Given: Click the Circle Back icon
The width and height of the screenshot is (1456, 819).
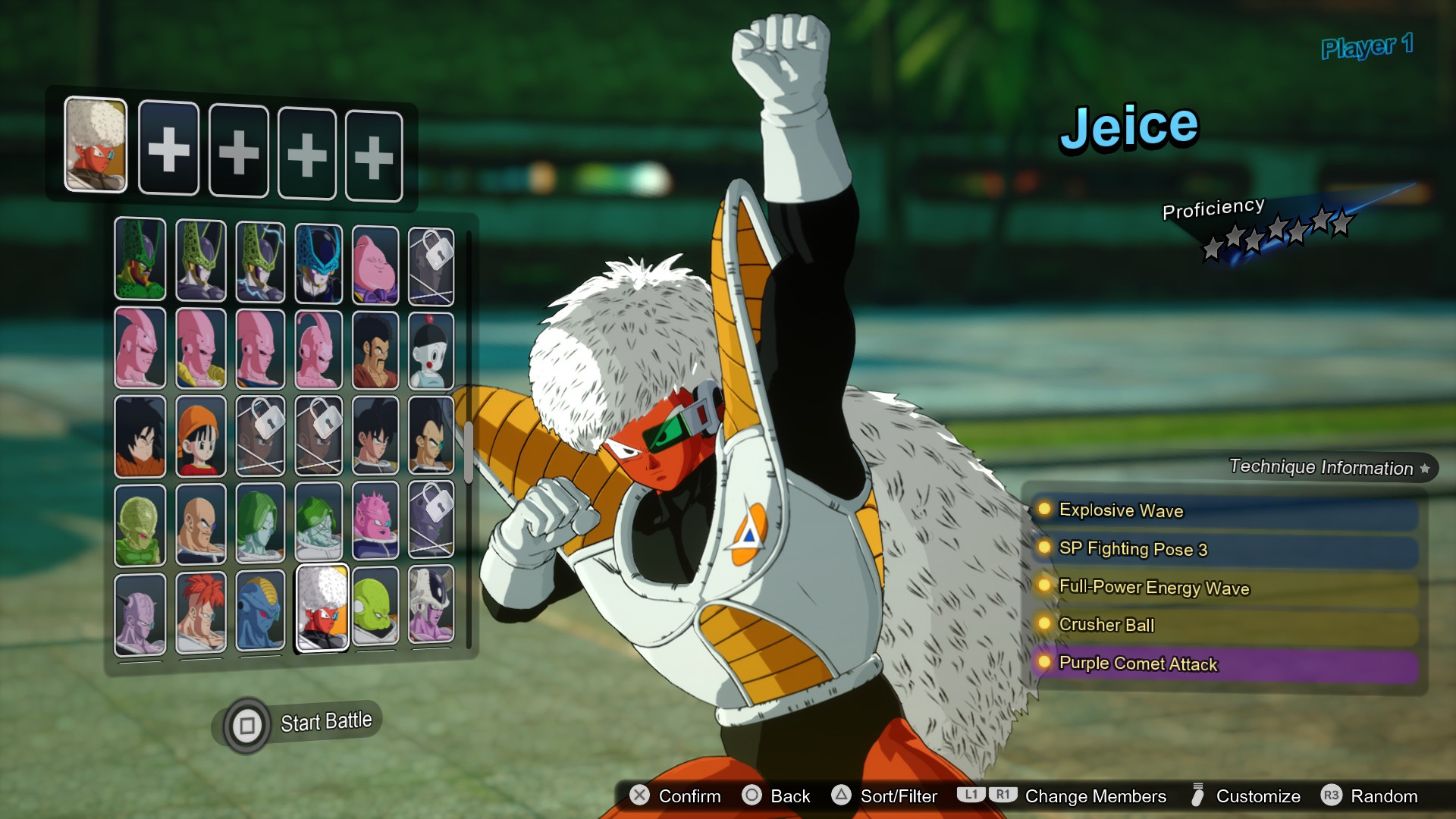Looking at the screenshot, I should 753,796.
